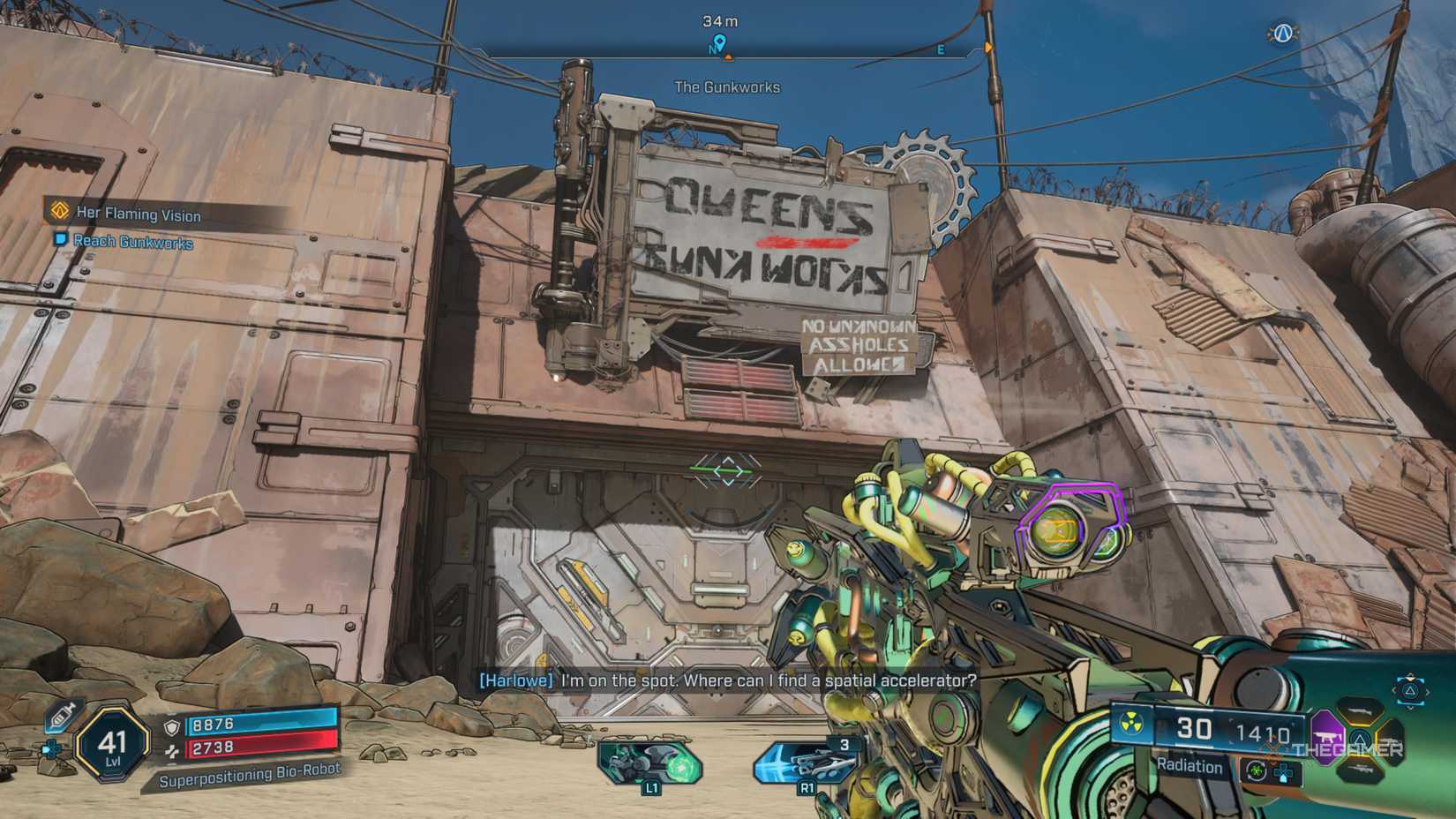
Task: Use the repair kit syringe icon
Action: (62, 716)
